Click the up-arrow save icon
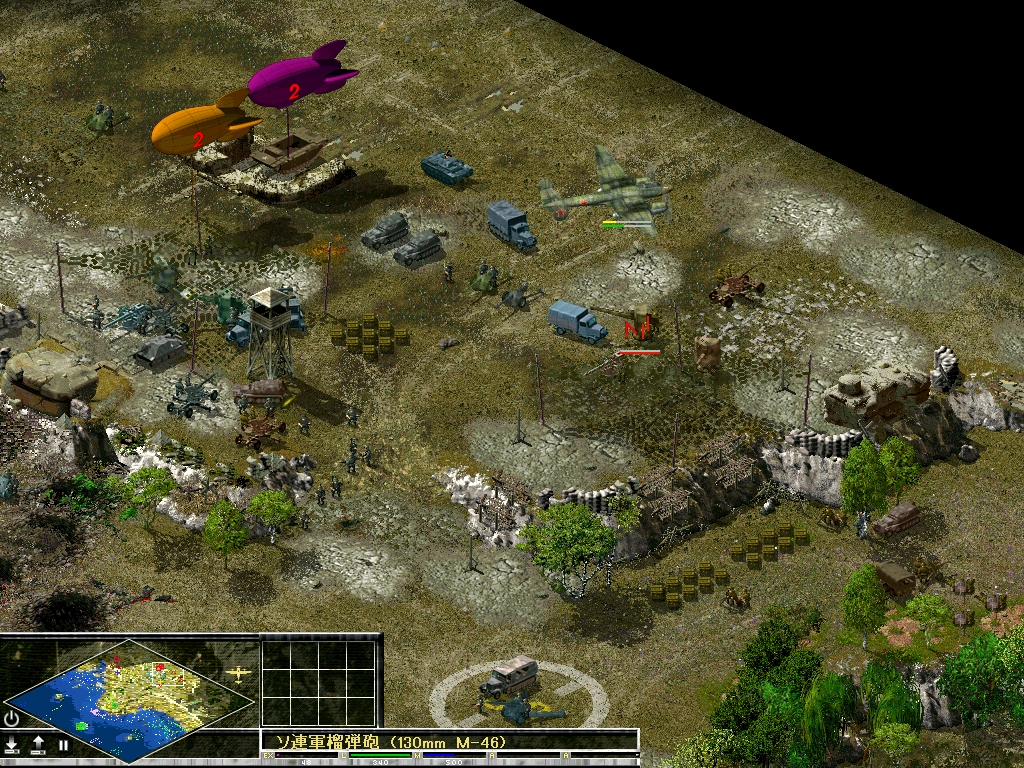1024x768 pixels. (x=38, y=745)
